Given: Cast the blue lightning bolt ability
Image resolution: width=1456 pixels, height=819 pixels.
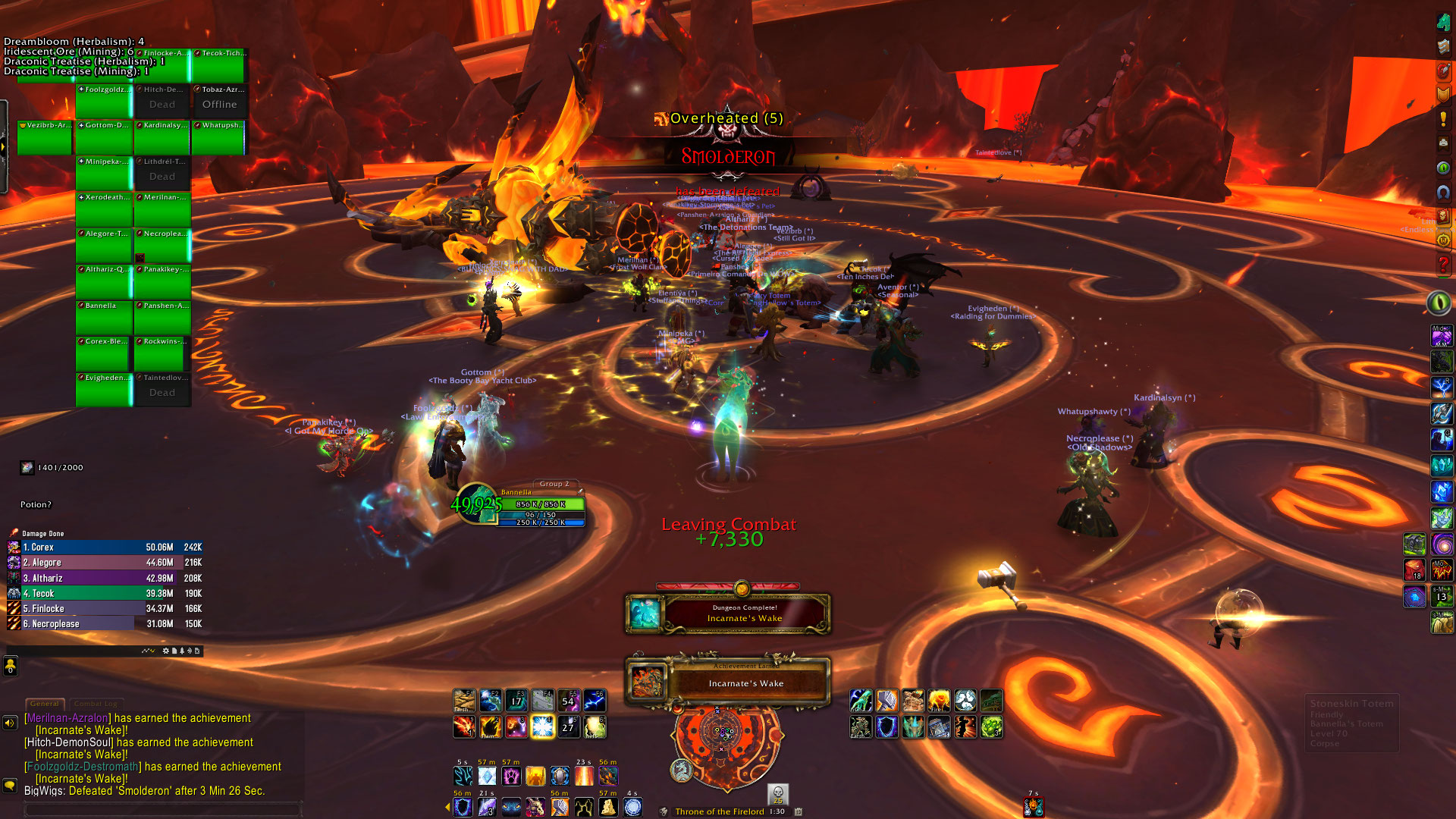Looking at the screenshot, I should 595,701.
